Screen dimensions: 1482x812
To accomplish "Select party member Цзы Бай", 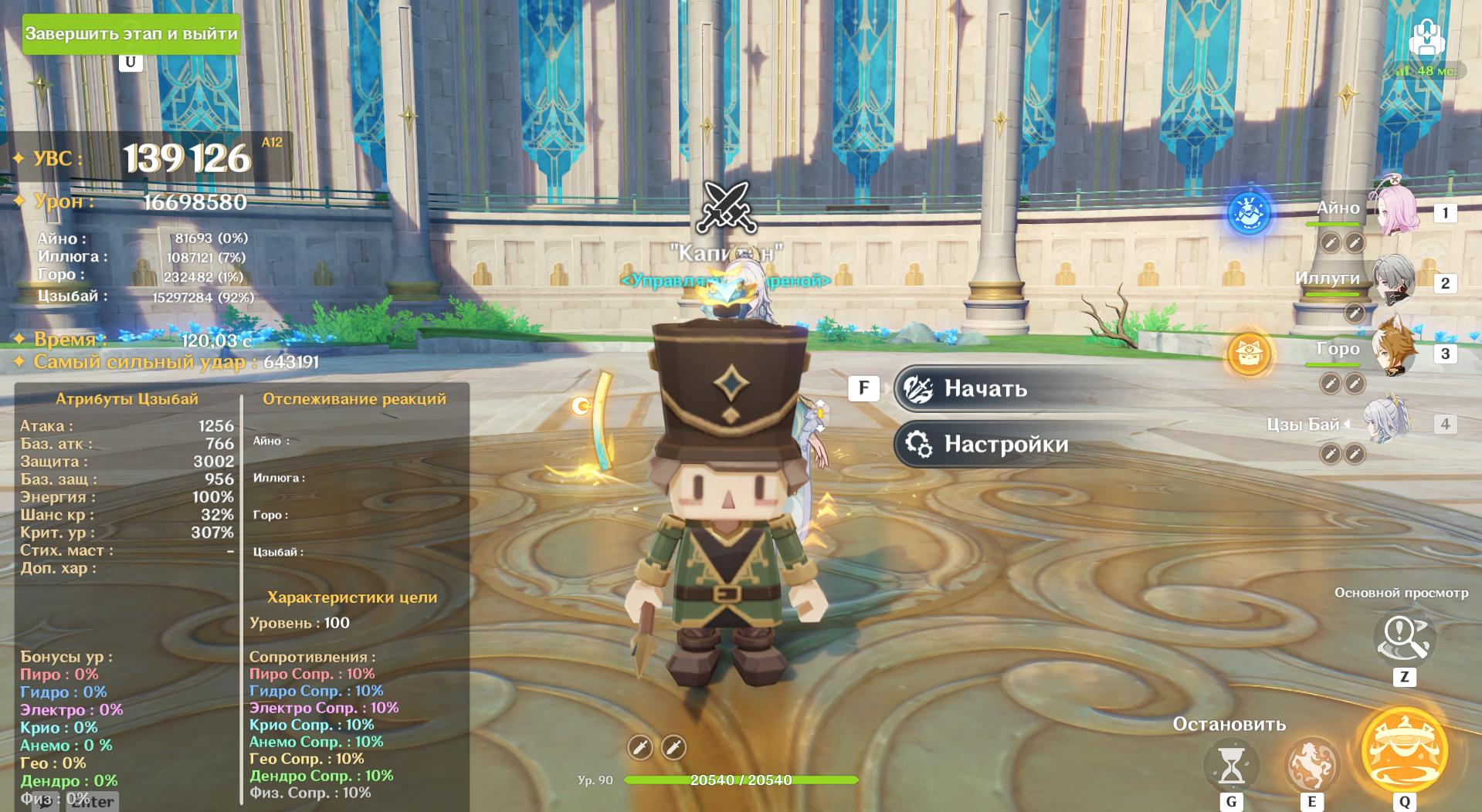I will pos(1385,422).
